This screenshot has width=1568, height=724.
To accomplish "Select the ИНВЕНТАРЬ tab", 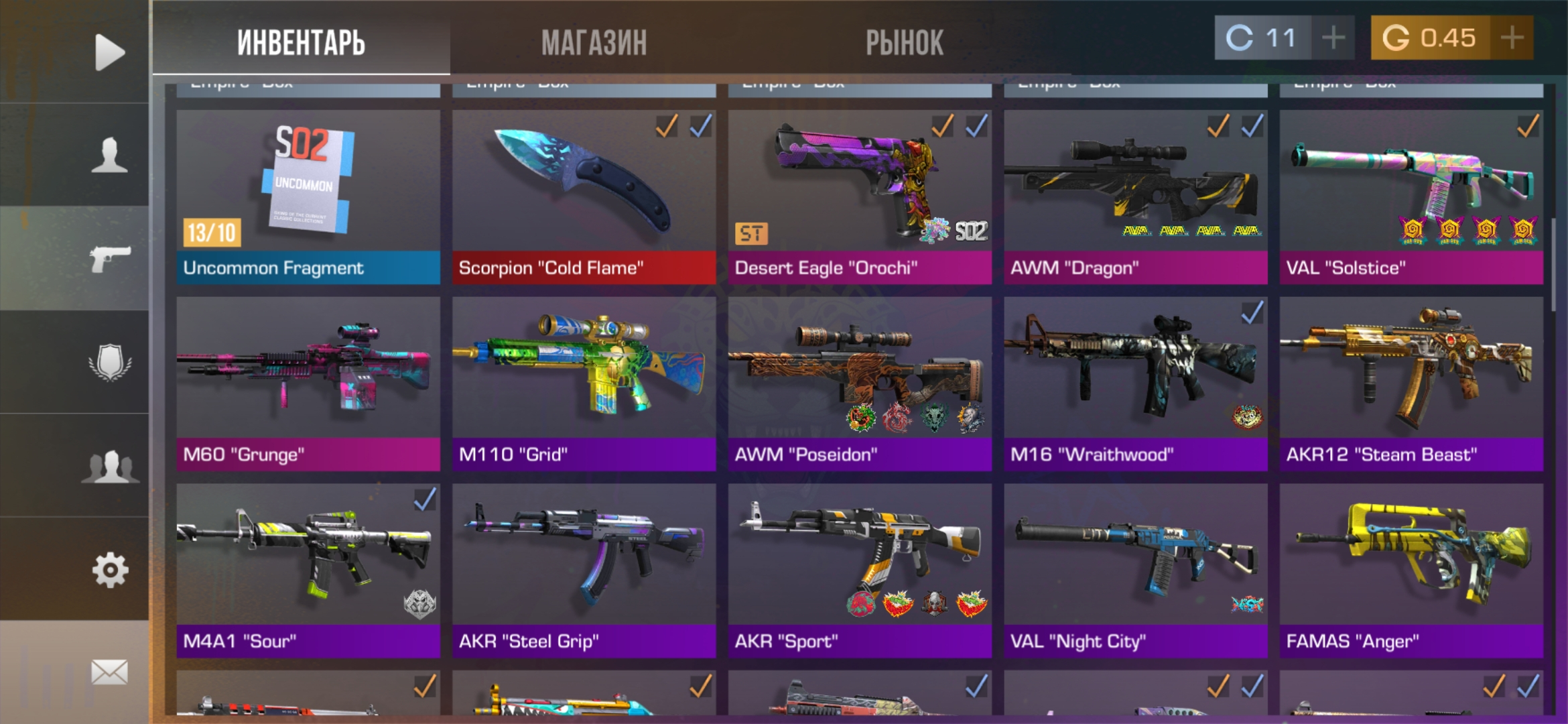I will (301, 42).
